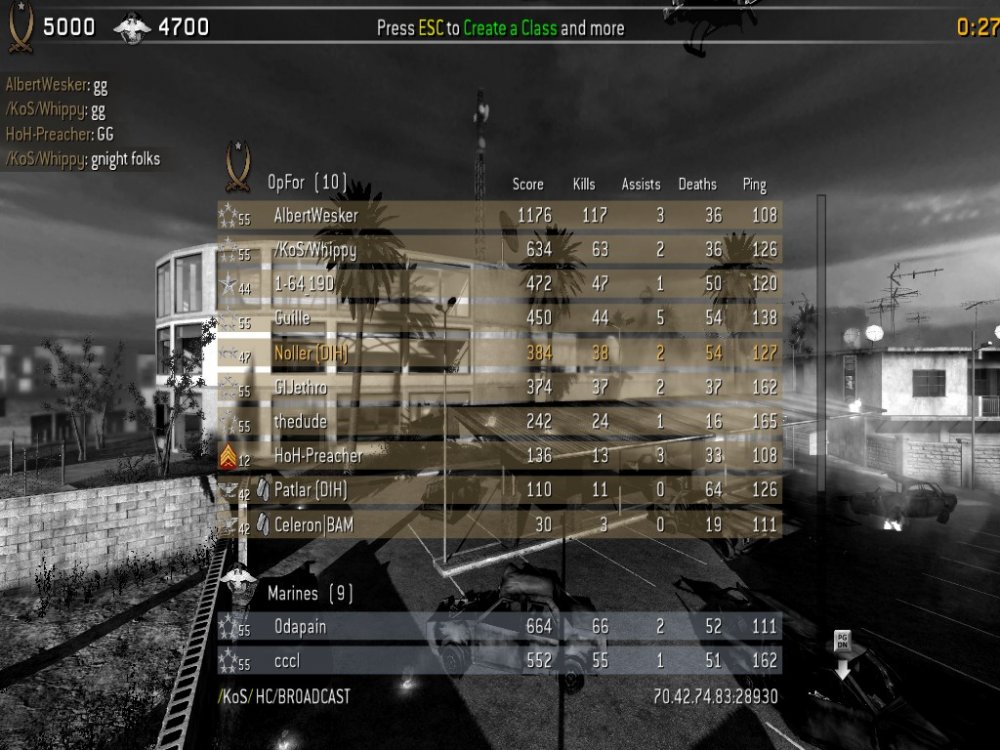
Task: Click player 1-64 190 on the scoreboard
Action: (x=498, y=284)
